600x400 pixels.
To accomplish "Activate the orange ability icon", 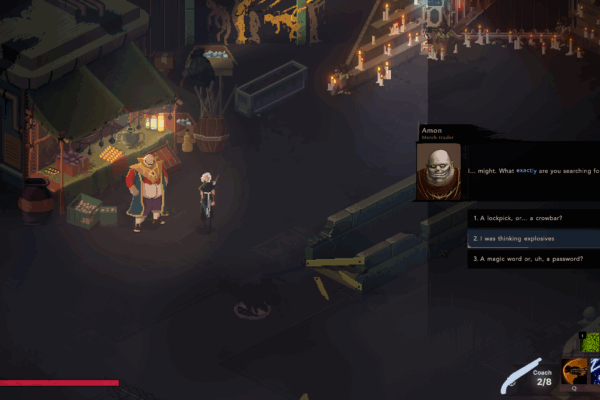I will 574,373.
